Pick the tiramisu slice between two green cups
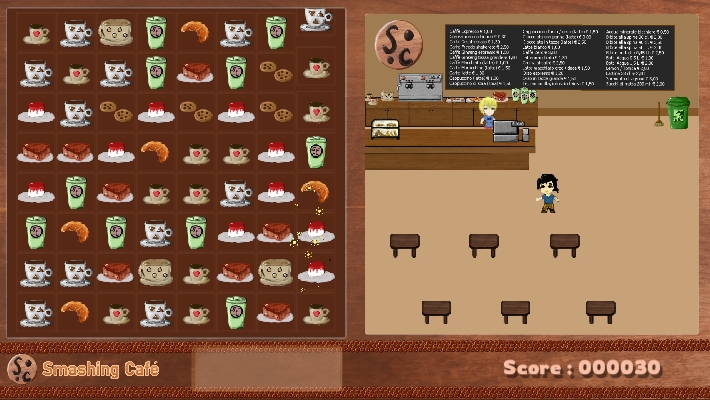710x400 pixels. point(196,72)
